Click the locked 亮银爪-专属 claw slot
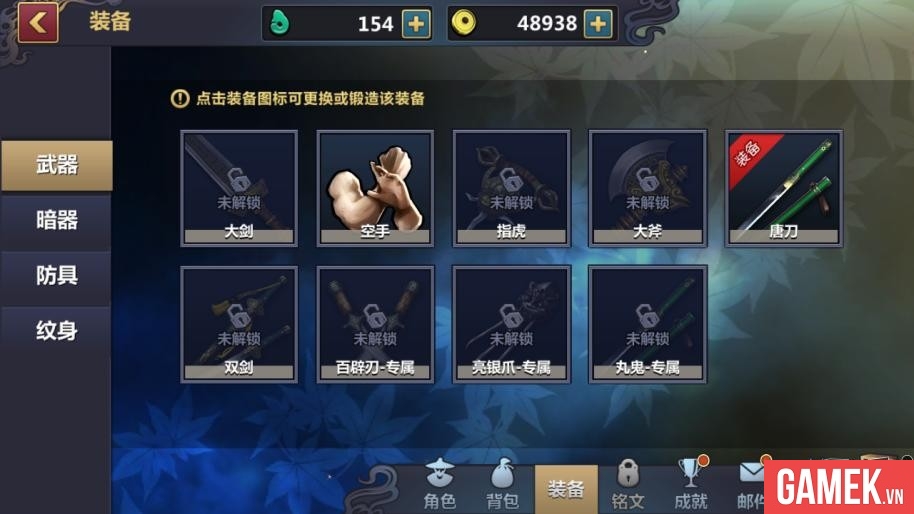914x514 pixels. tap(511, 322)
